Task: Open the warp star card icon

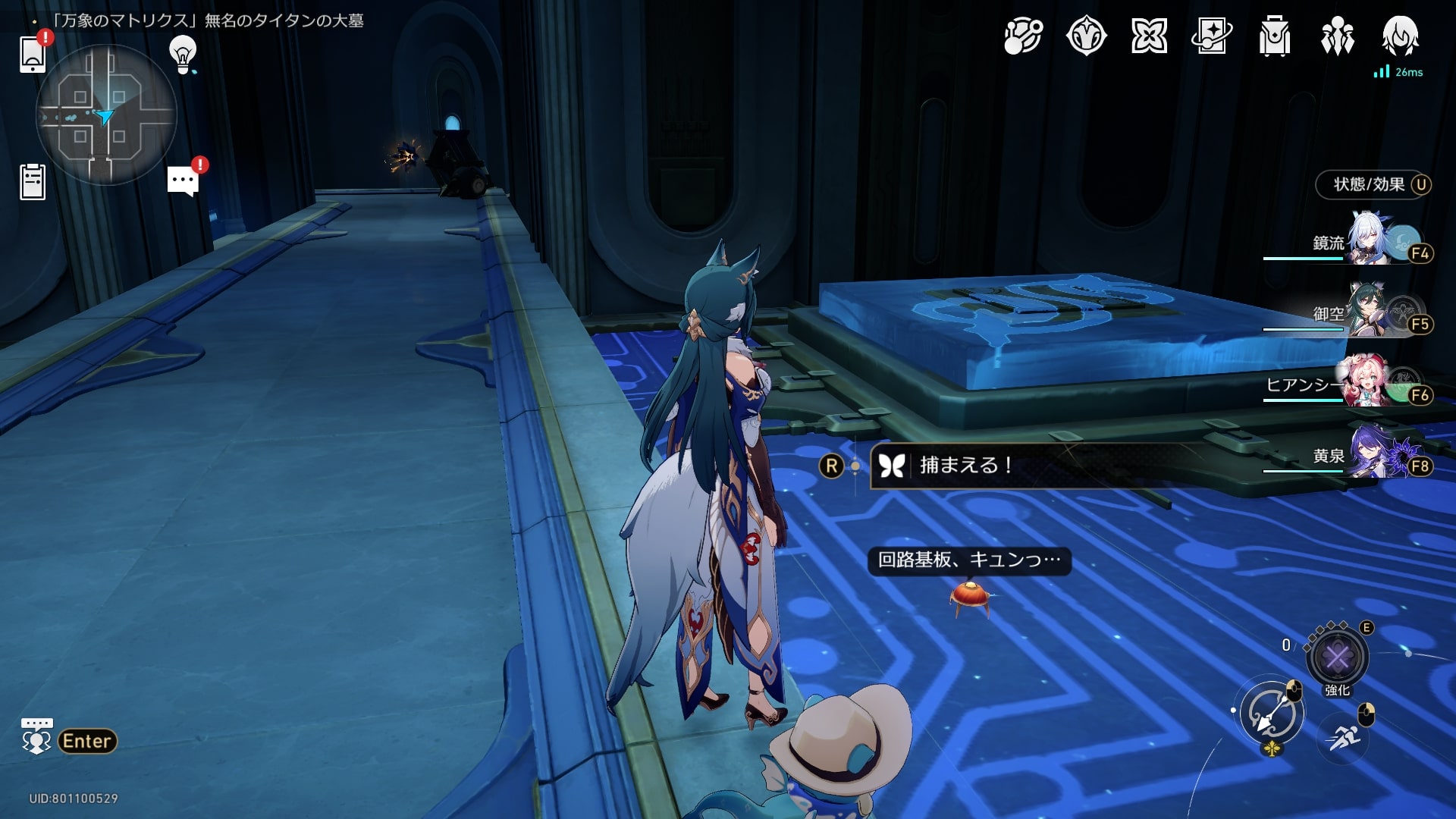Action: pyautogui.click(x=1211, y=36)
